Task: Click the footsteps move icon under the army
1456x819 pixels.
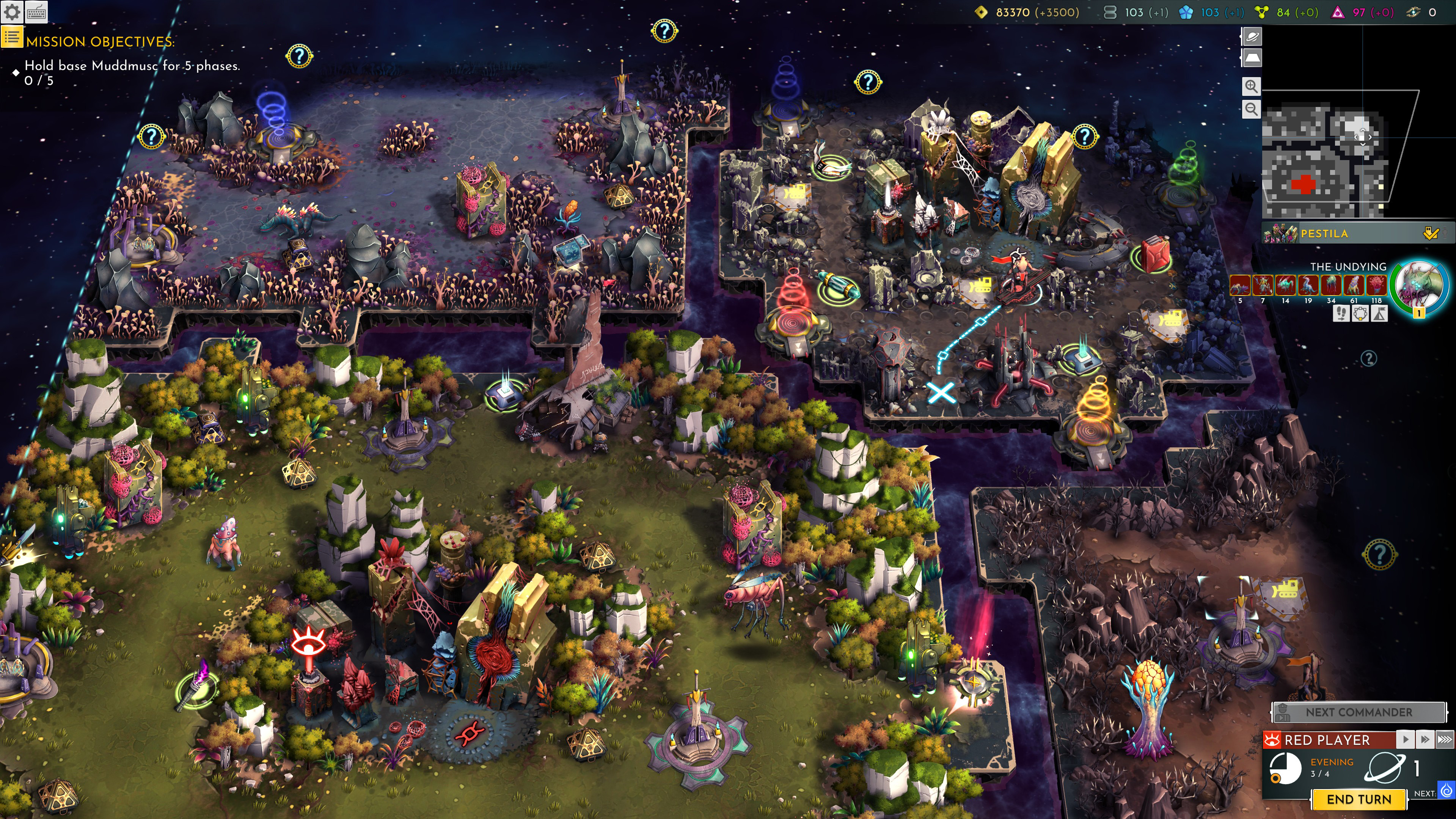Action: point(1341,314)
